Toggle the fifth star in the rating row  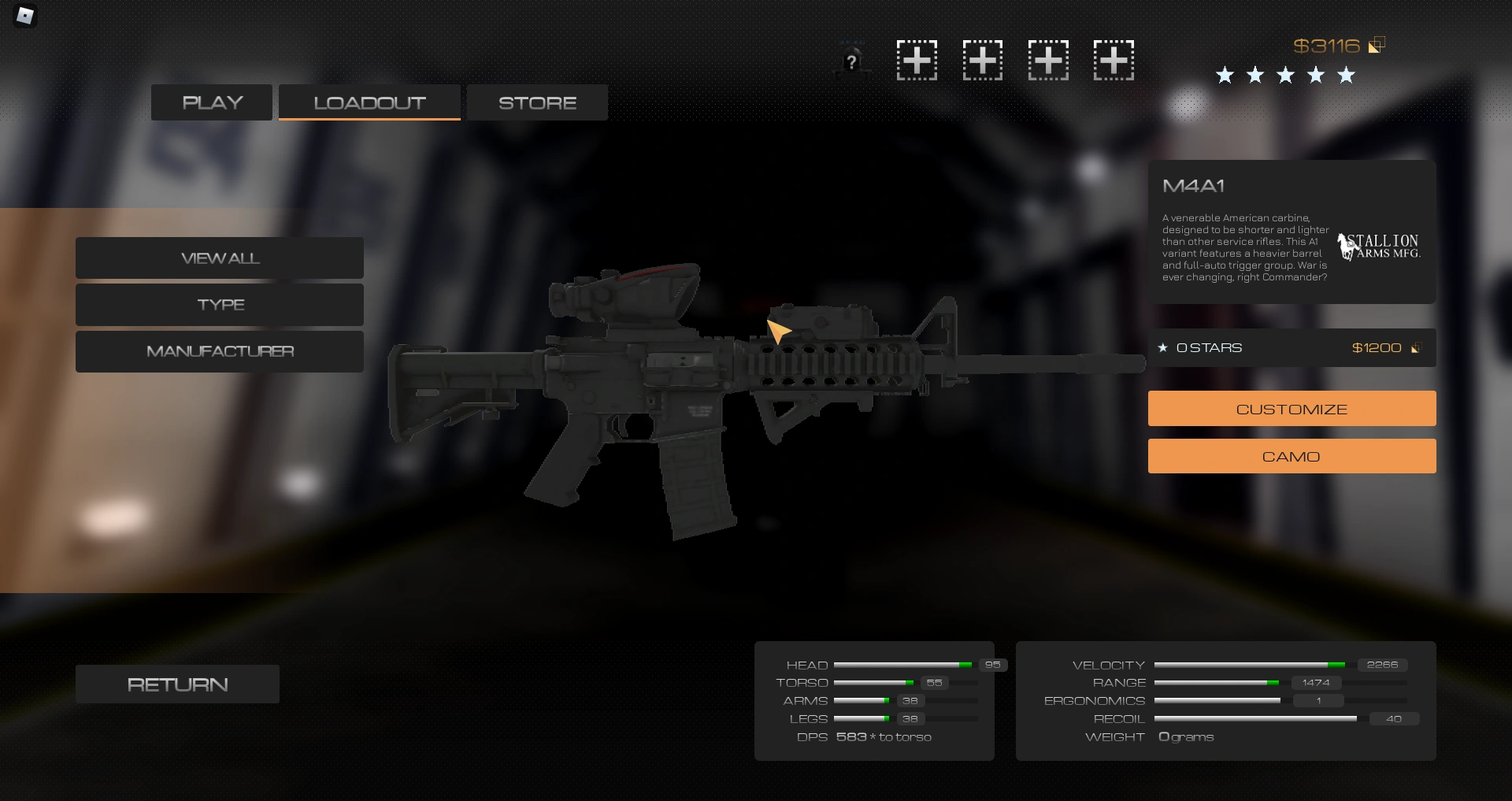coord(1346,75)
